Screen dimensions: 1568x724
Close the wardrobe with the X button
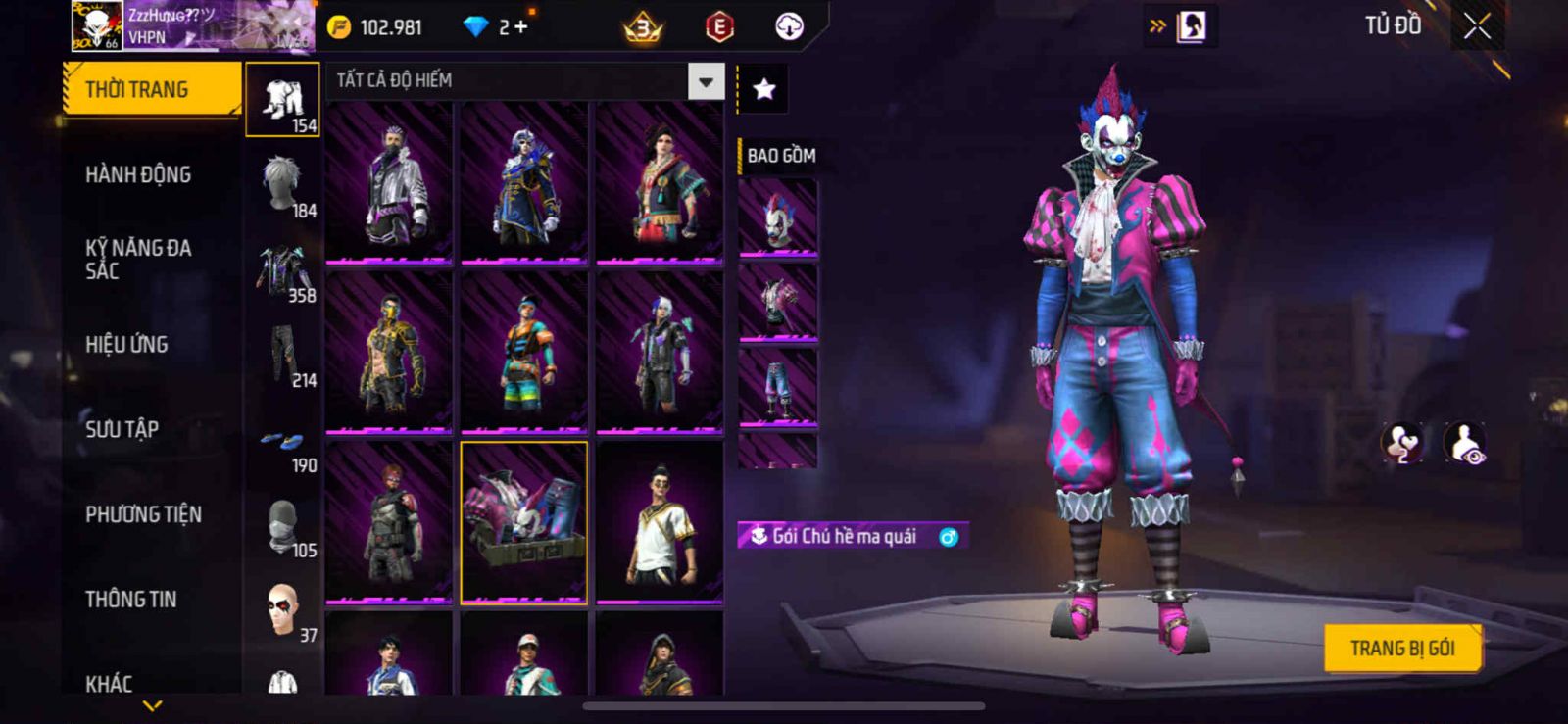1477,27
